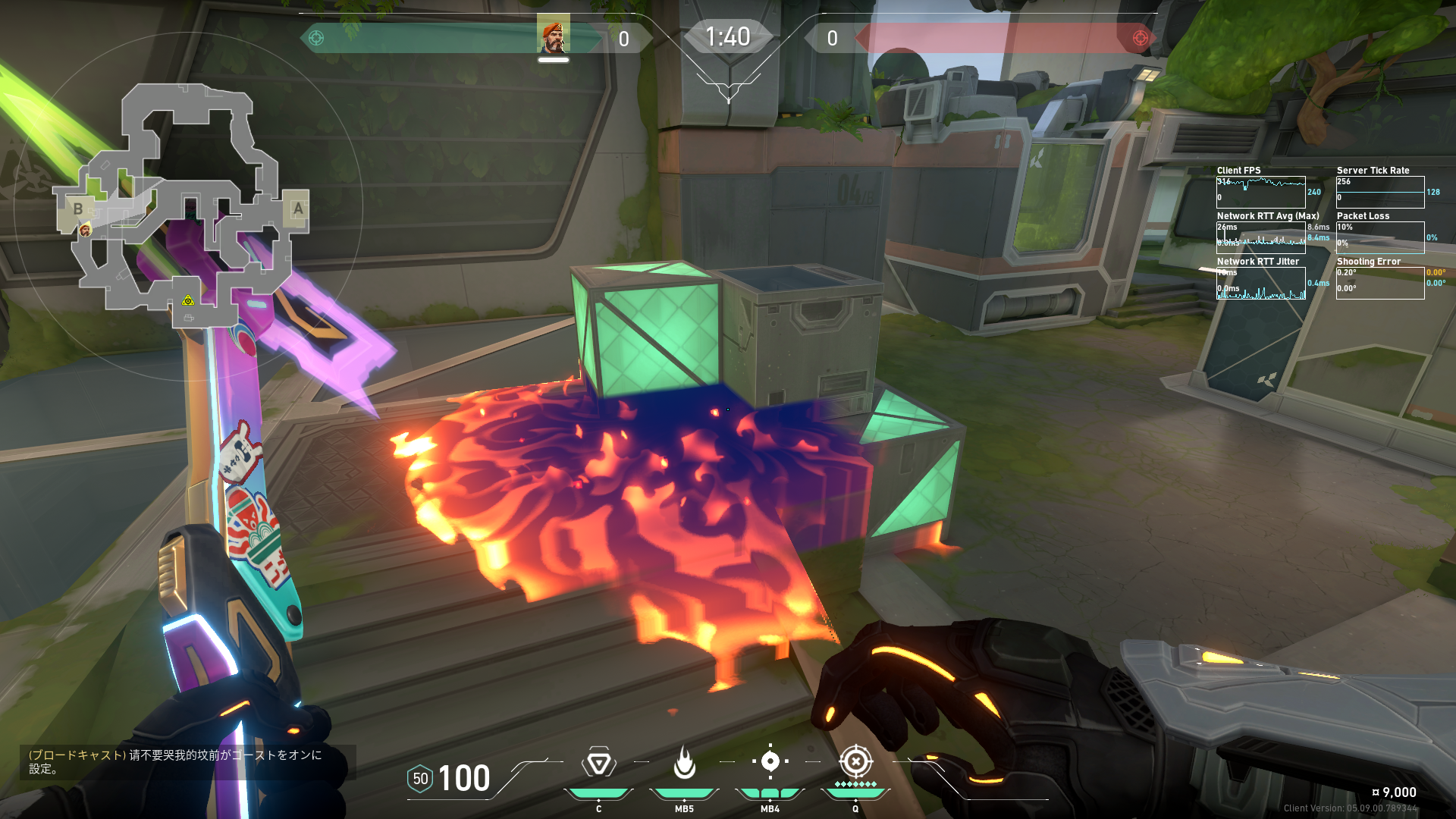Image resolution: width=1456 pixels, height=819 pixels.
Task: Click the Network RTT Jitter graph
Action: coord(1260,283)
